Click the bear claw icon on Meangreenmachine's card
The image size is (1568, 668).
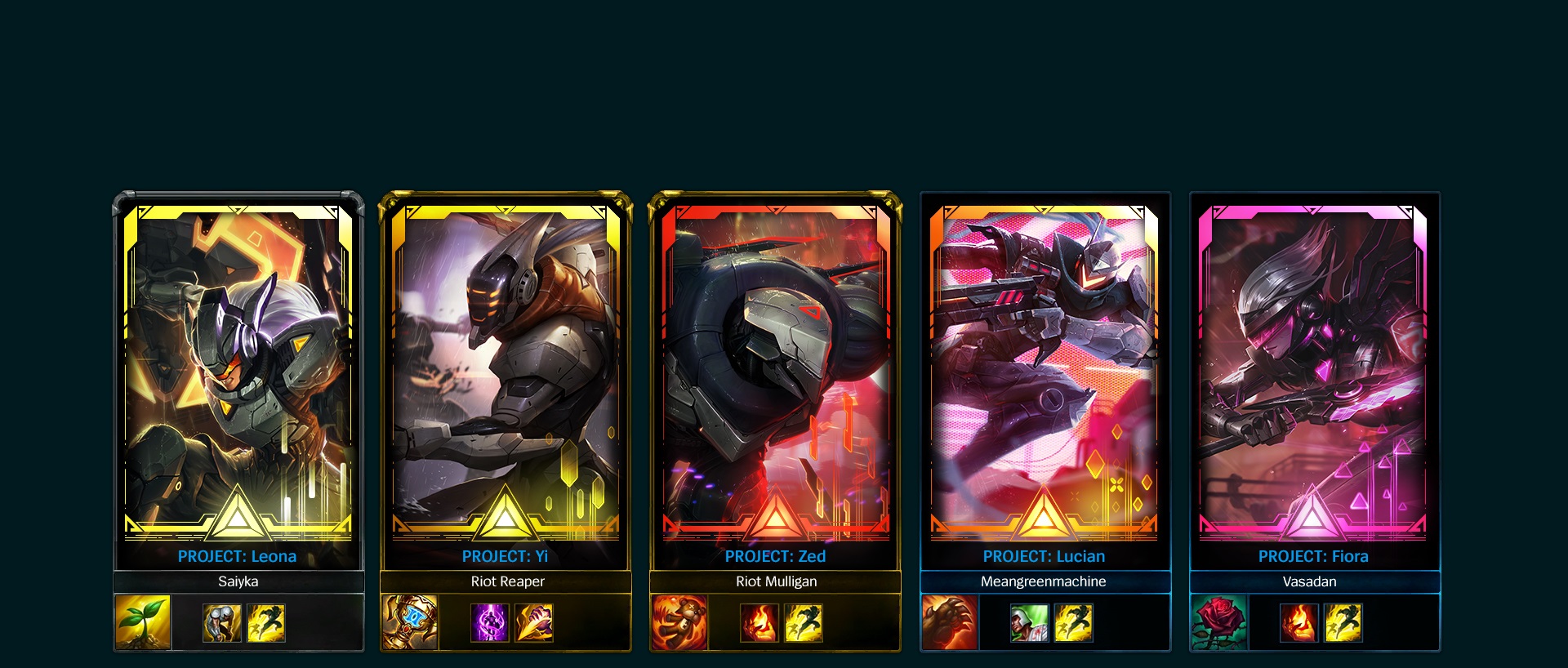click(x=950, y=621)
